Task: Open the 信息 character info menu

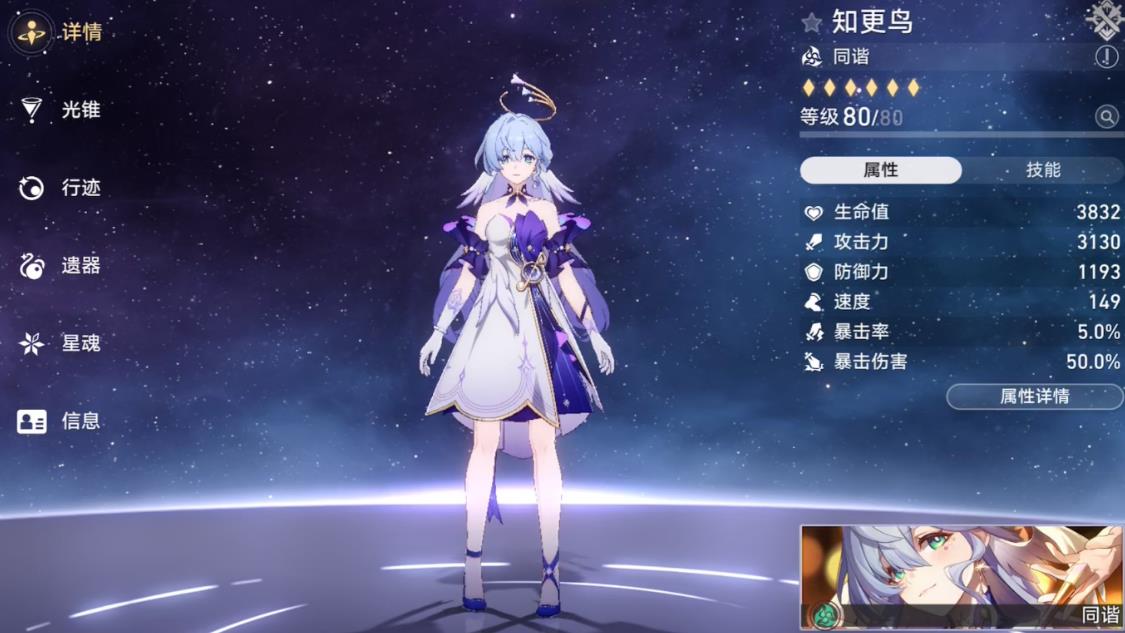Action: click(x=60, y=421)
